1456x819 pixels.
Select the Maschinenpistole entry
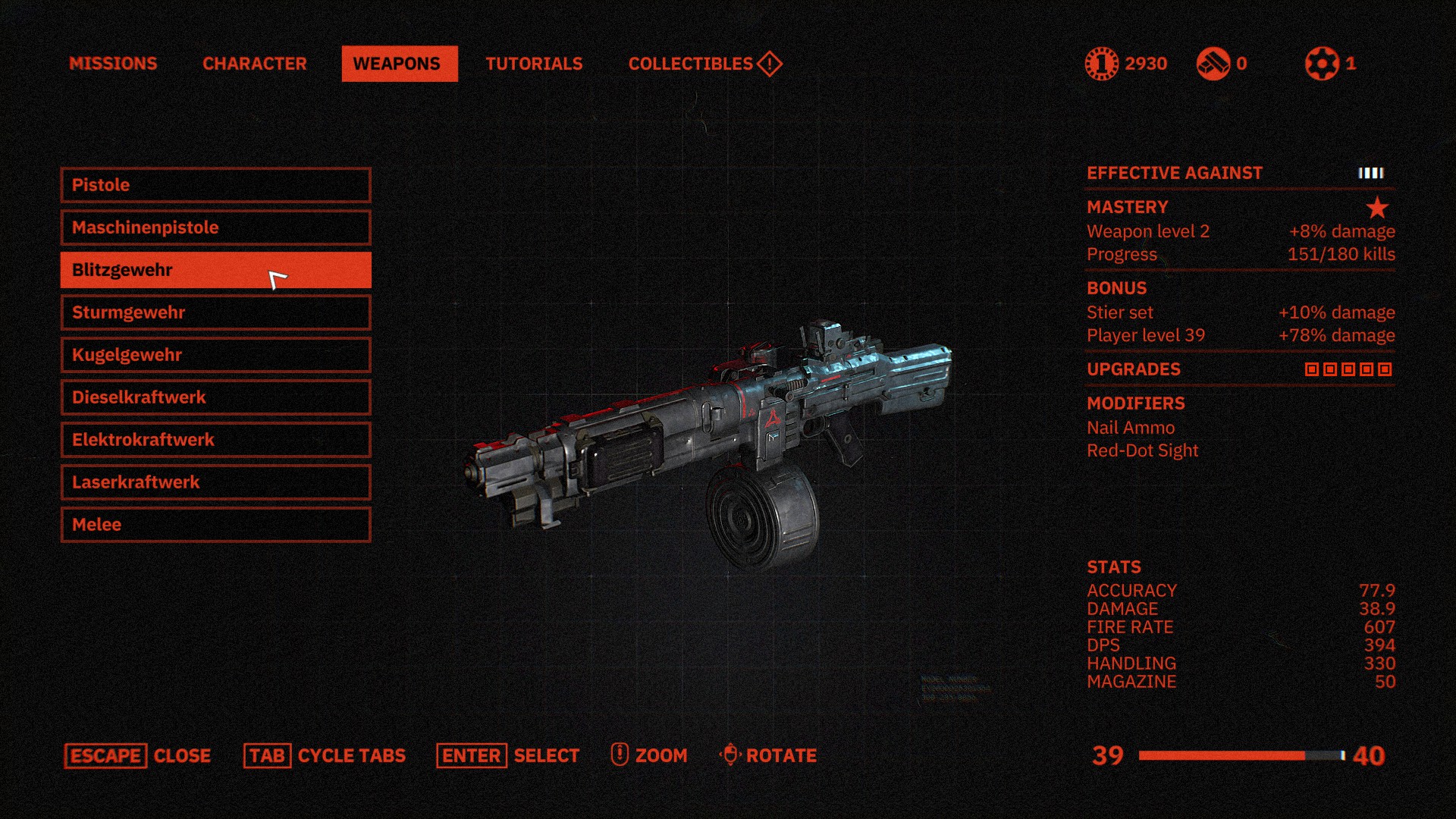(215, 227)
